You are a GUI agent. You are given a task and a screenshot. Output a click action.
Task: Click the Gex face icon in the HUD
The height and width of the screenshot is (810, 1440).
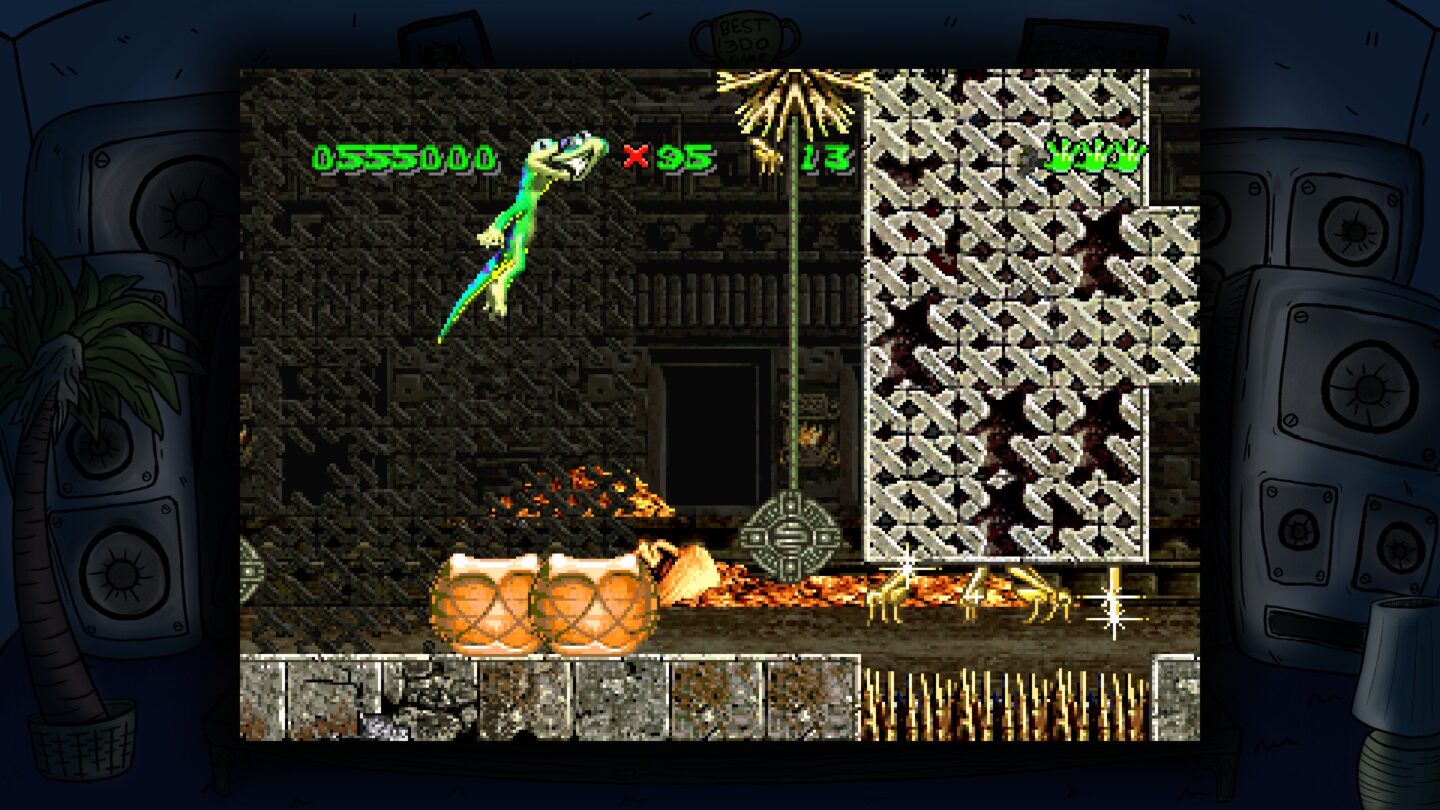[560, 160]
